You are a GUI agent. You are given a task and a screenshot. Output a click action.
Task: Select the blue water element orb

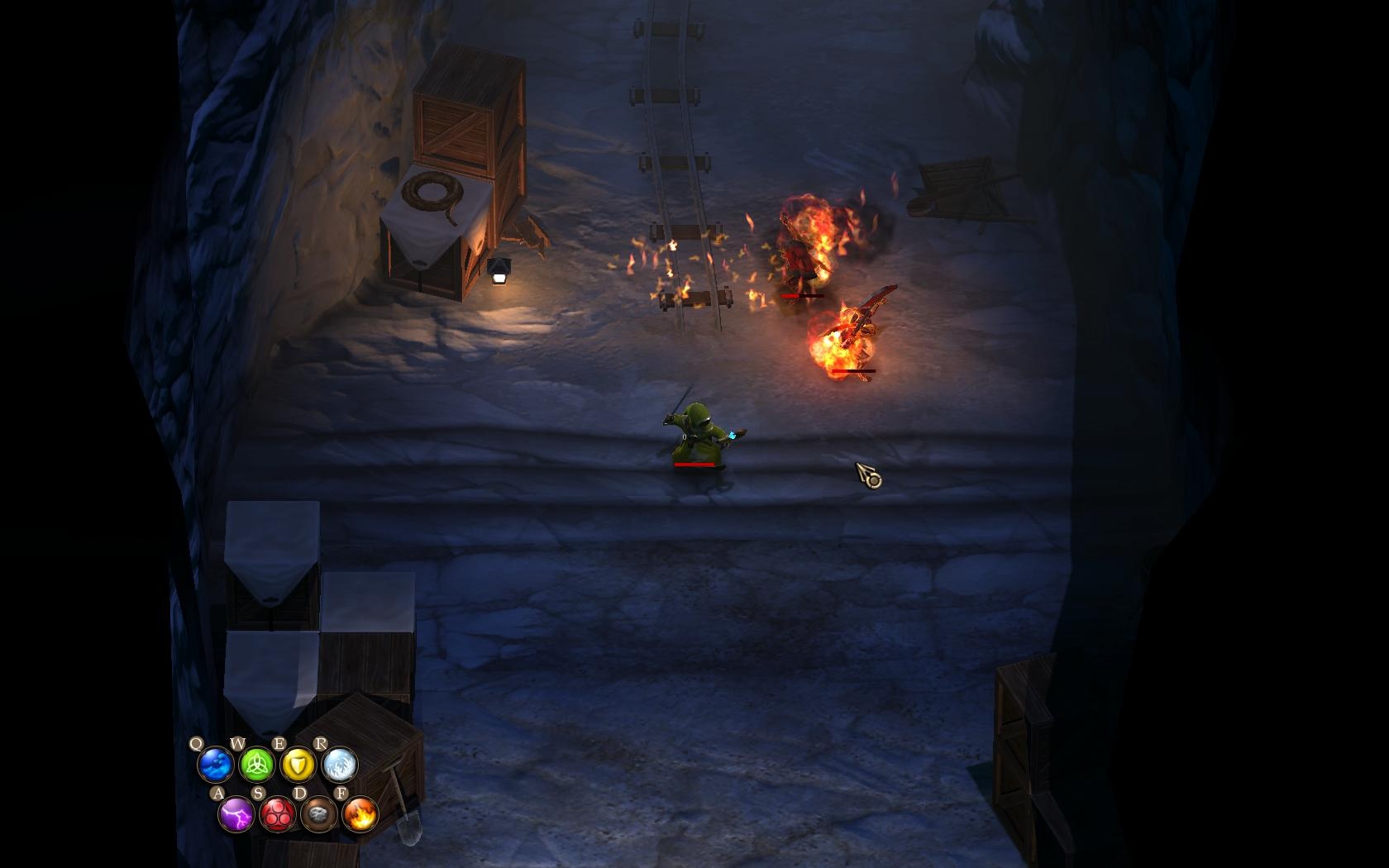tap(215, 765)
